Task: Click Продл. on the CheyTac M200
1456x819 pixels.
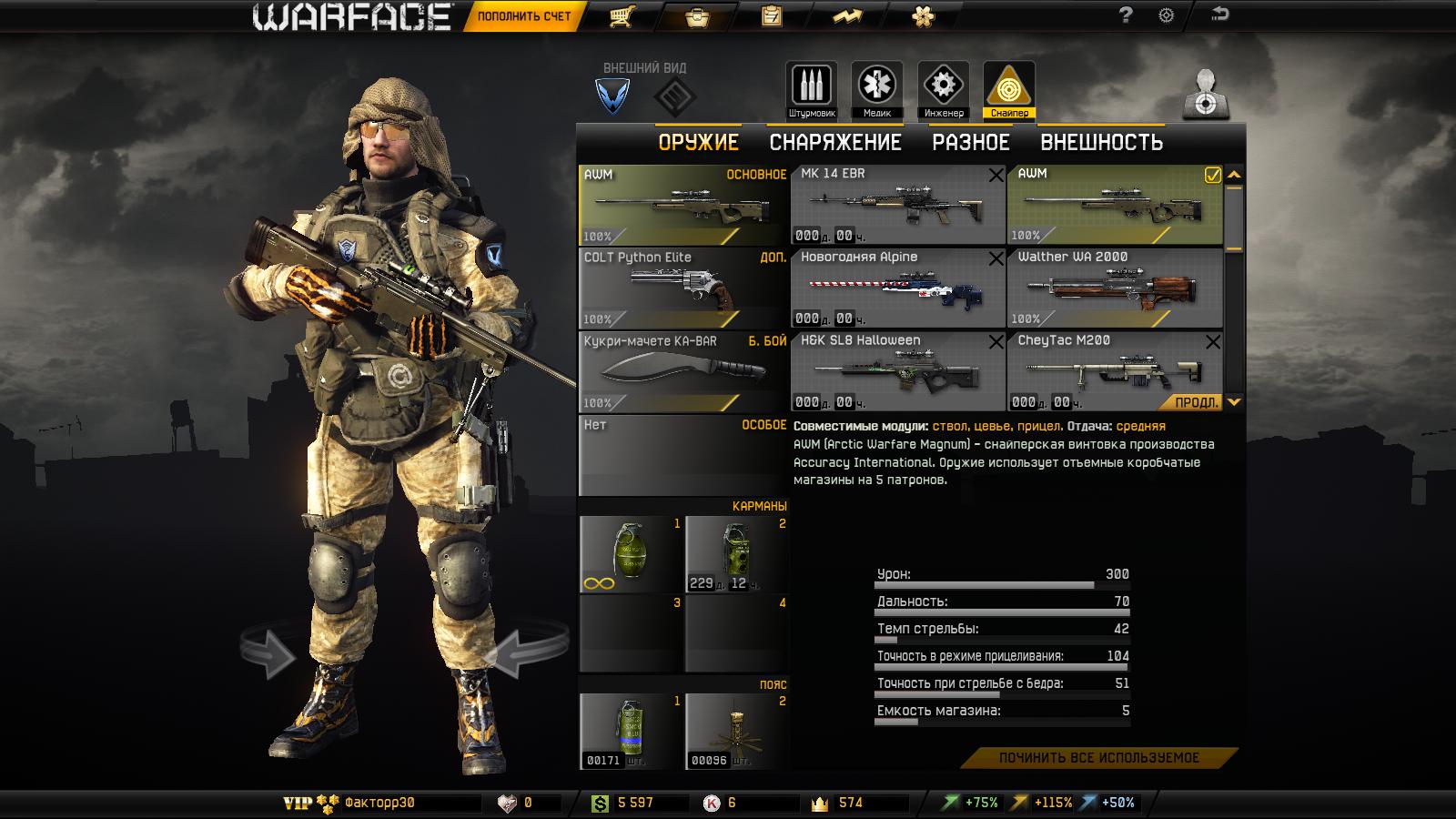Action: tap(1193, 402)
